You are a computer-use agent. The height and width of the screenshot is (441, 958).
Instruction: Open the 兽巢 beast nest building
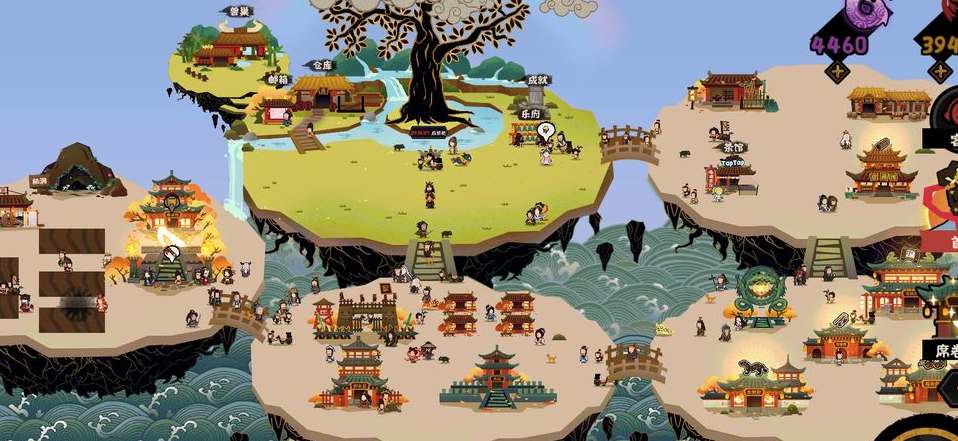pyautogui.click(x=238, y=44)
